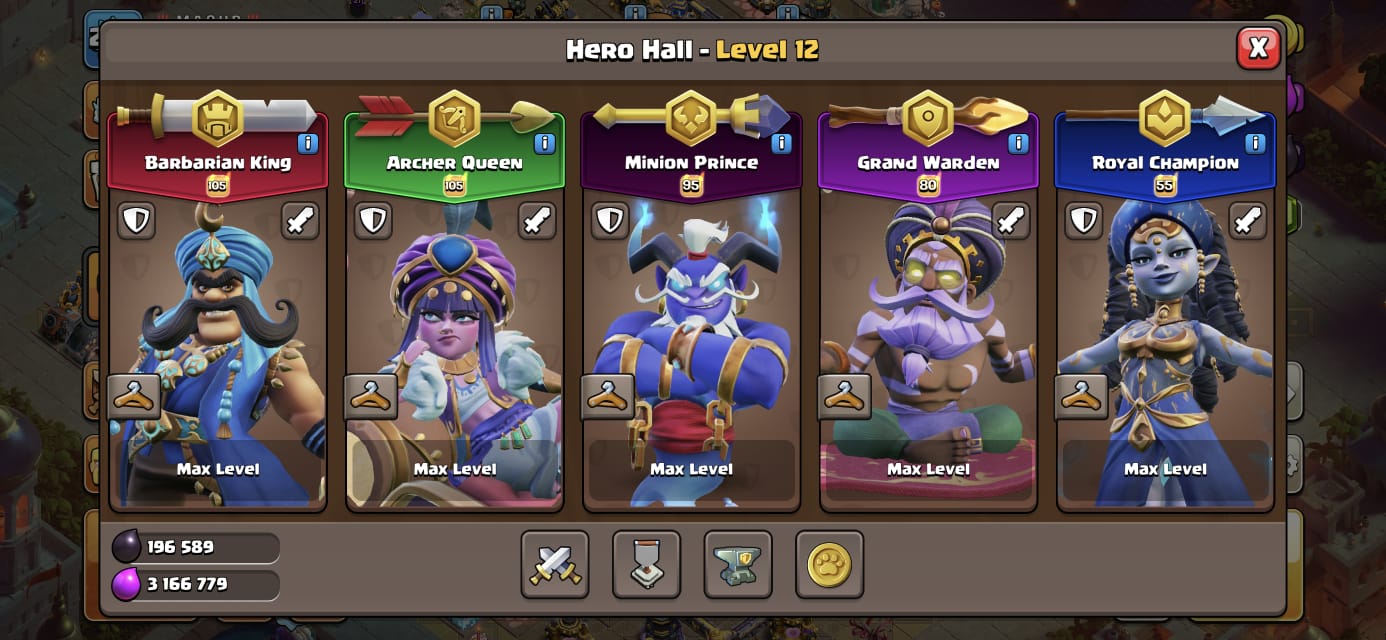This screenshot has height=640, width=1386.
Task: Close the Hero Hall window
Action: coord(1258,47)
